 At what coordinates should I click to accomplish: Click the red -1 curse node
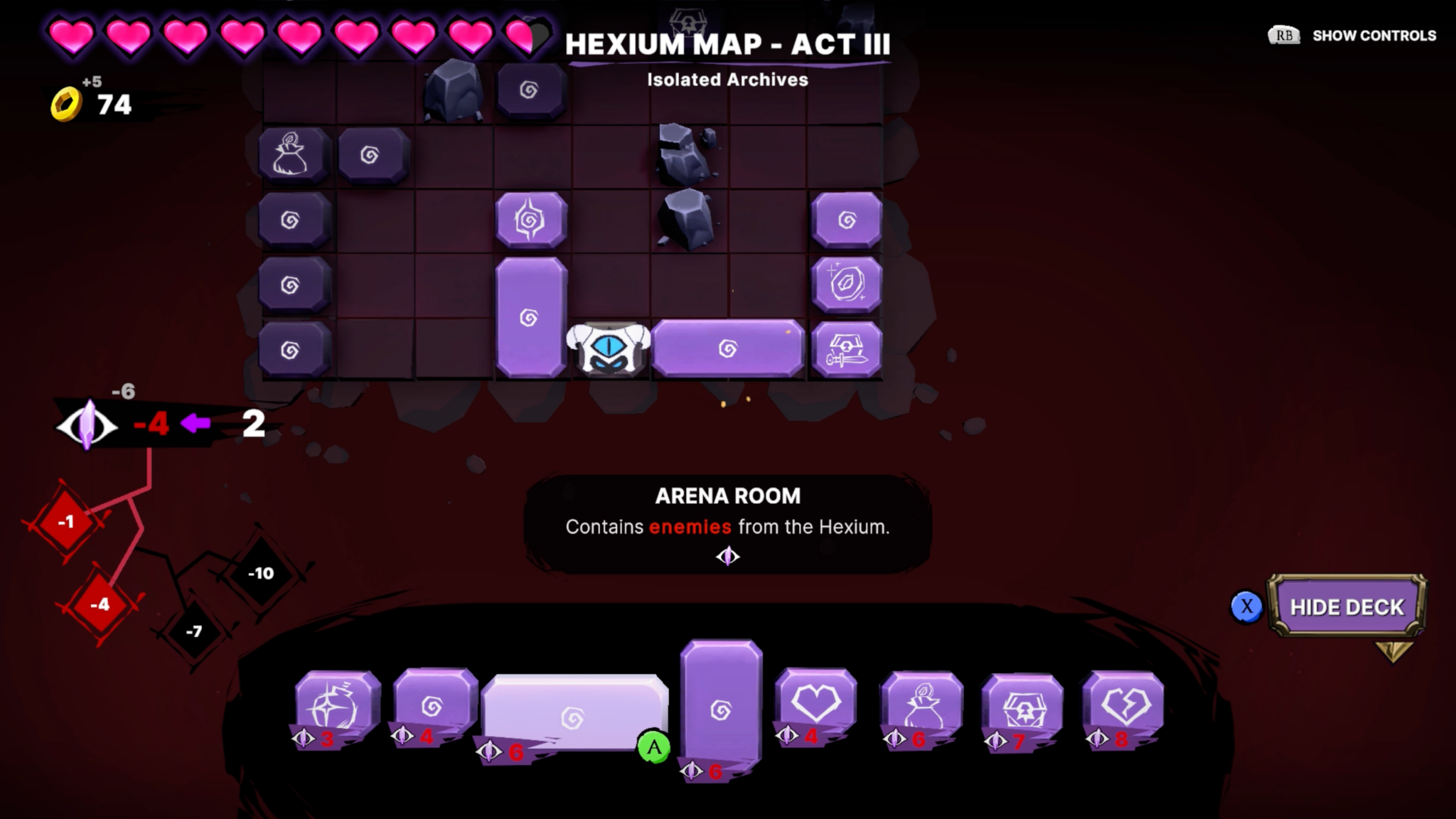(x=66, y=523)
